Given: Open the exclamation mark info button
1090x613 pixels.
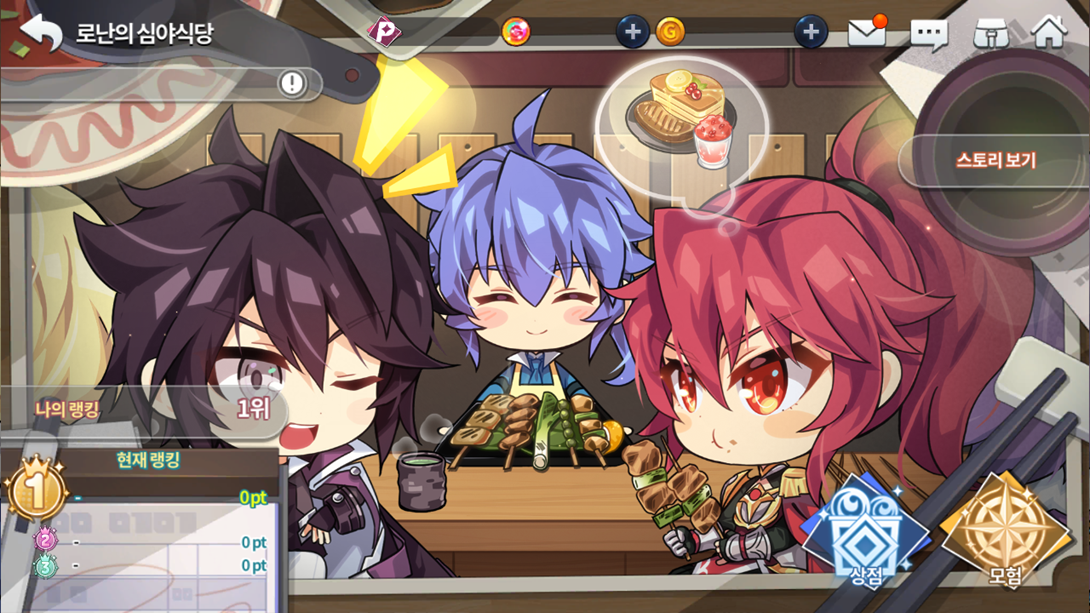Looking at the screenshot, I should (292, 83).
